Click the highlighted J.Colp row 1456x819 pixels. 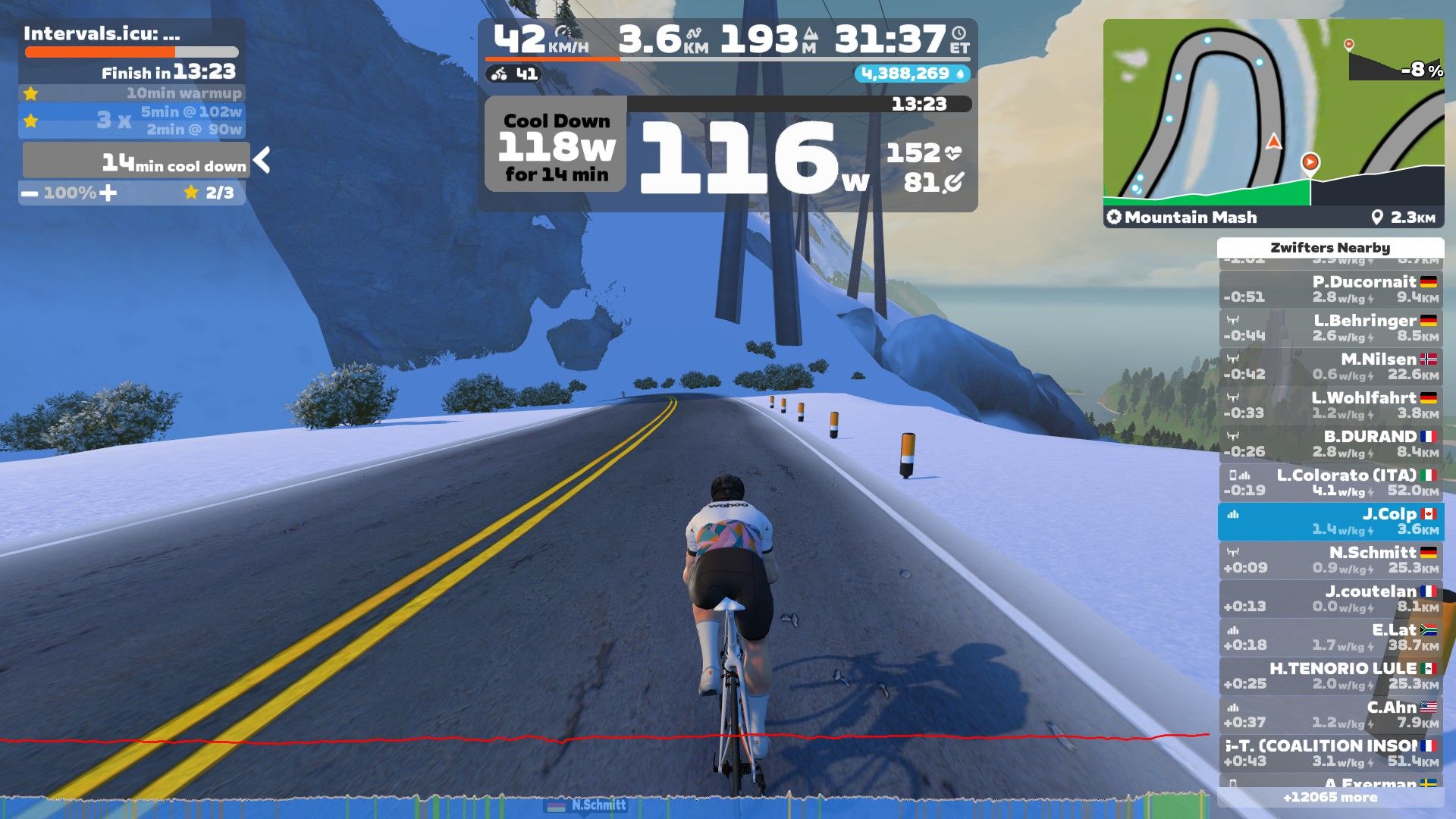1330,522
